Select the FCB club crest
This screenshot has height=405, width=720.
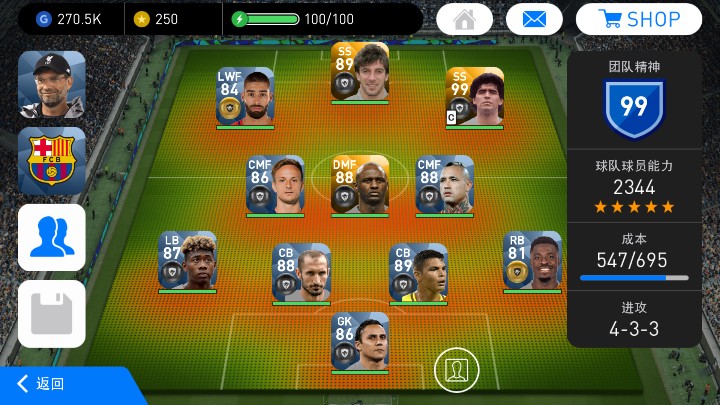(52, 160)
